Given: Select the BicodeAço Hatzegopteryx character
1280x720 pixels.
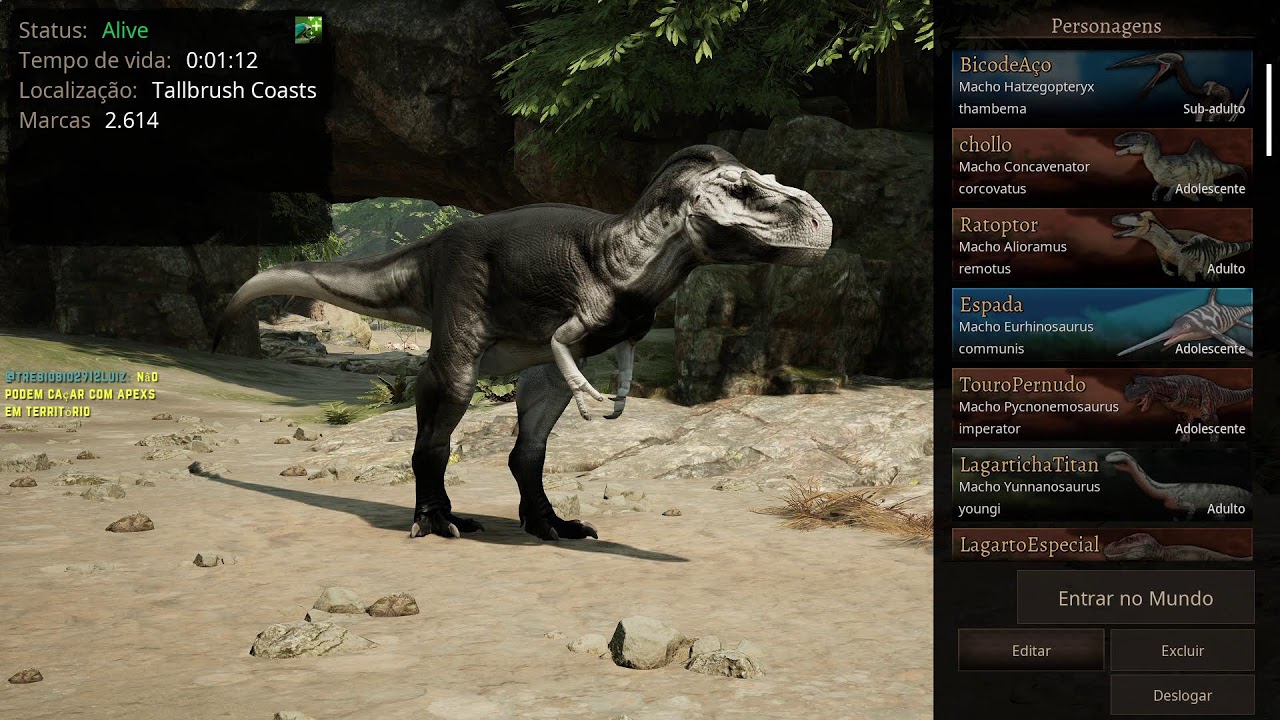Looking at the screenshot, I should tap(1102, 86).
